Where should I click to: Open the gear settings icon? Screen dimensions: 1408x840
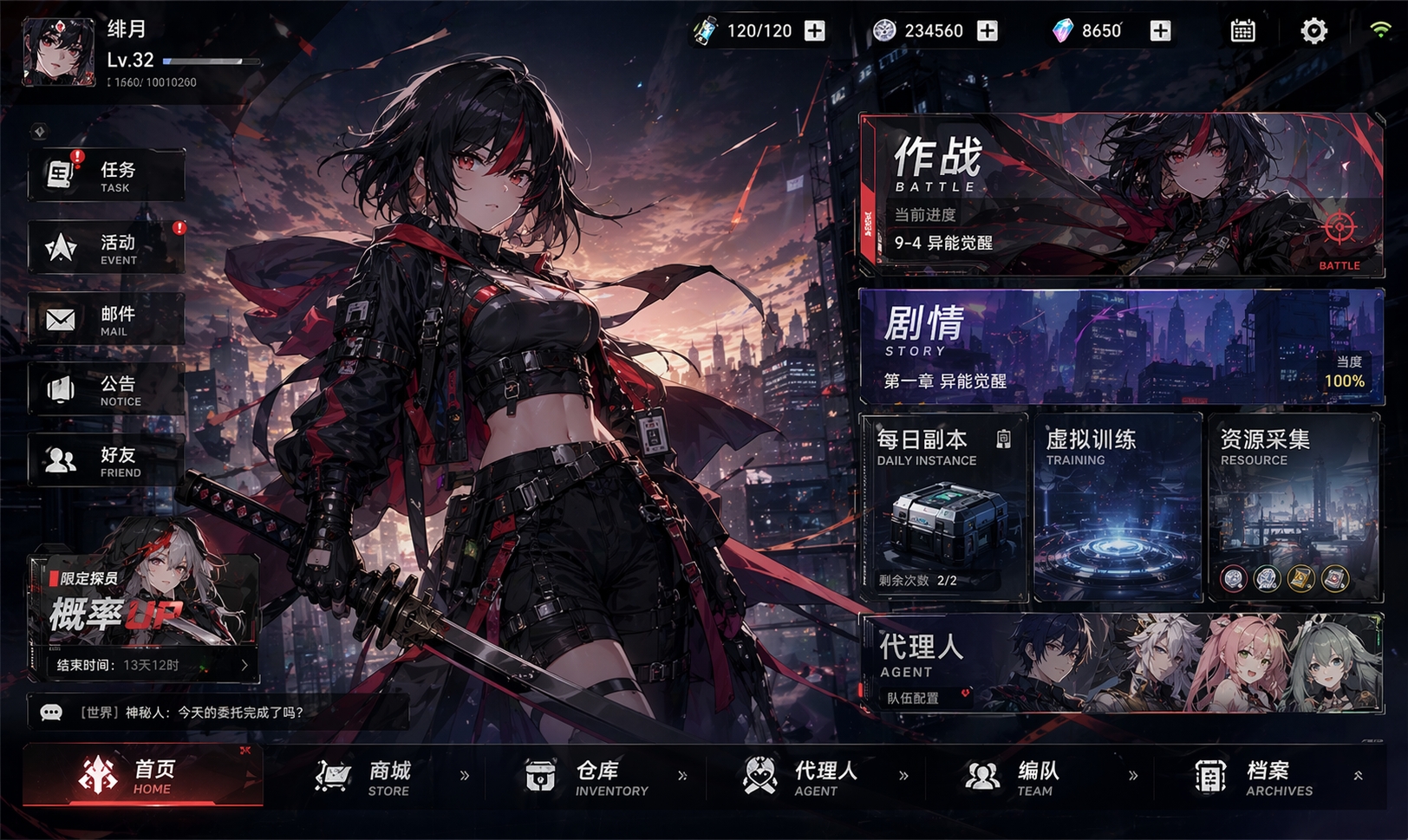1313,31
